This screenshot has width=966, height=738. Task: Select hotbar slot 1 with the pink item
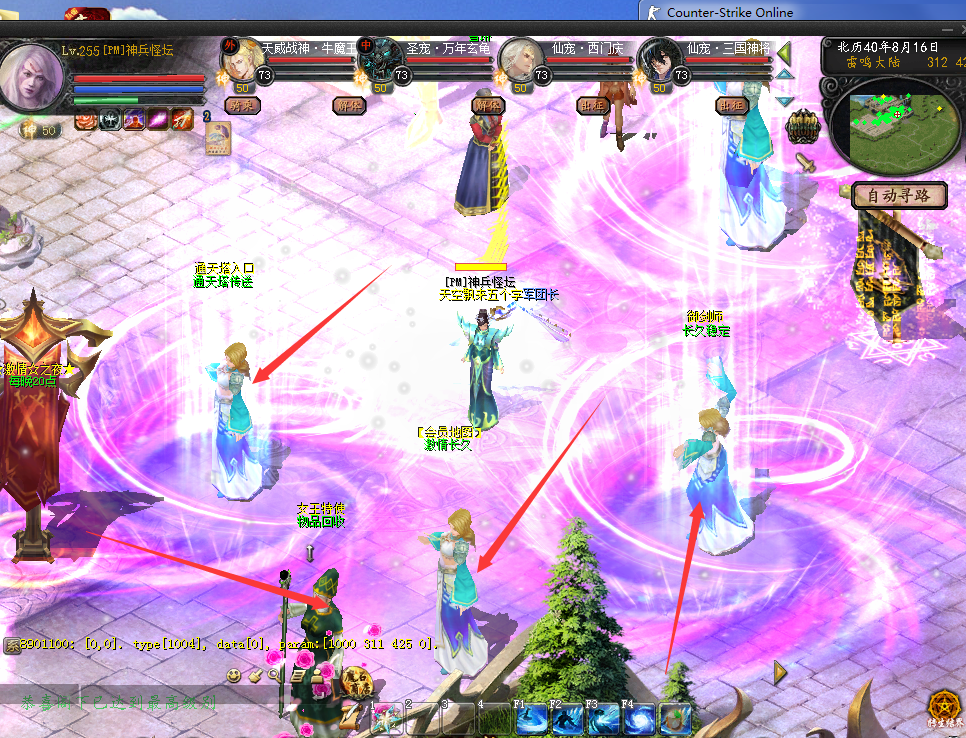388,719
